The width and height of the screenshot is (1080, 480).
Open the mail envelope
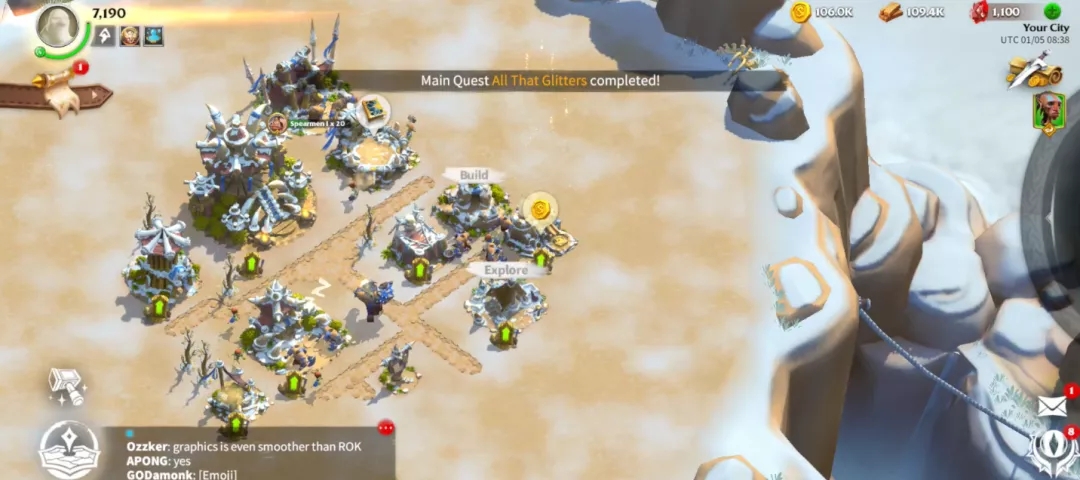(1051, 405)
